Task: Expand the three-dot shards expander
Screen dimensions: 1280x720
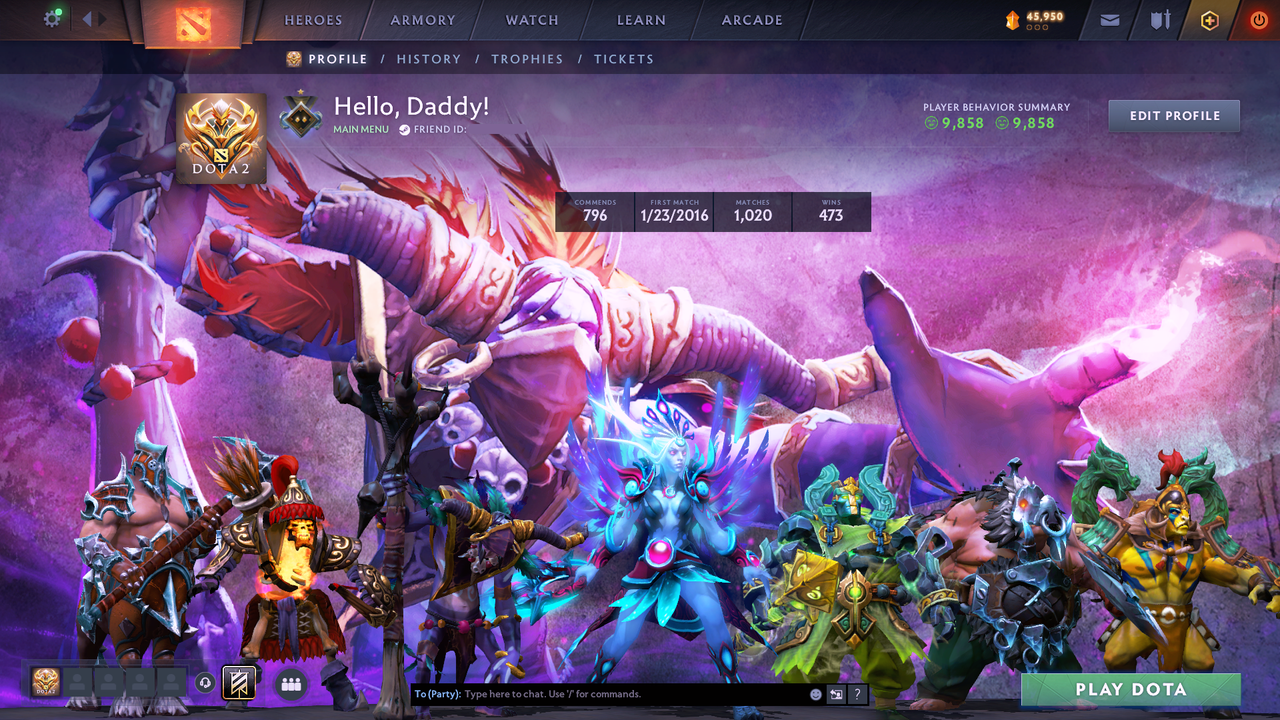Action: coord(1037,27)
